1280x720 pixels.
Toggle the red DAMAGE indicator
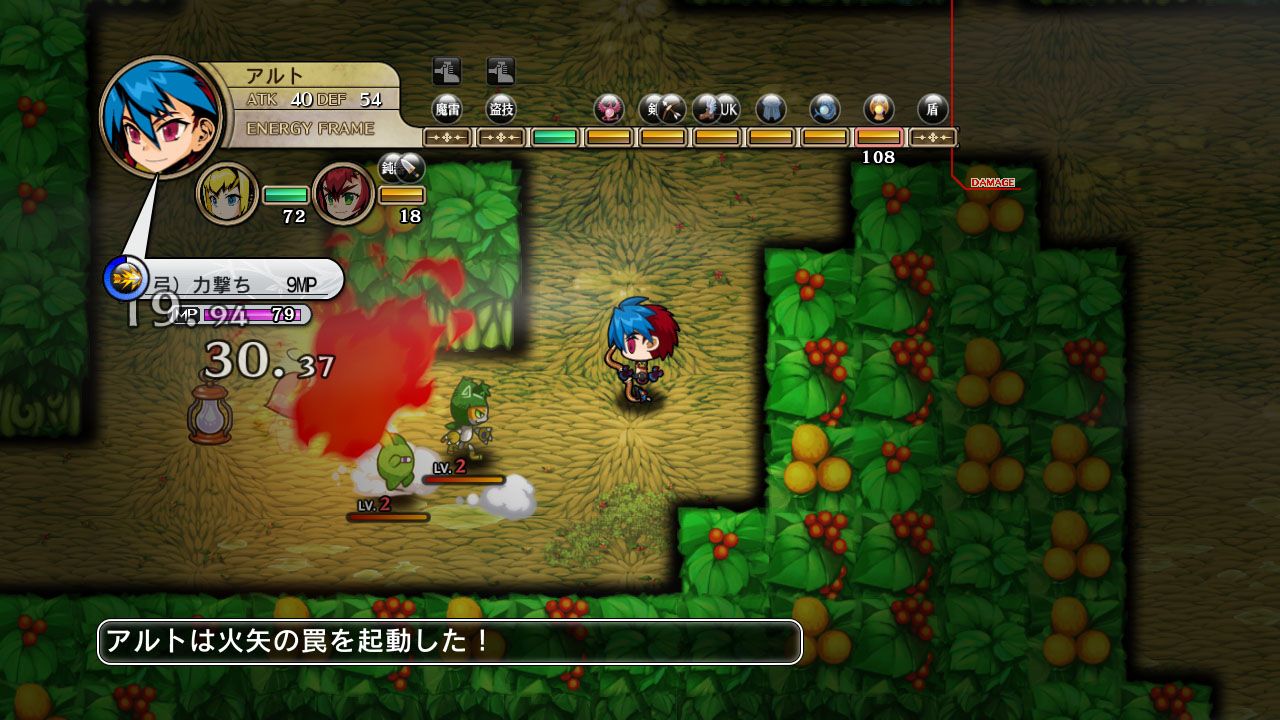point(991,182)
